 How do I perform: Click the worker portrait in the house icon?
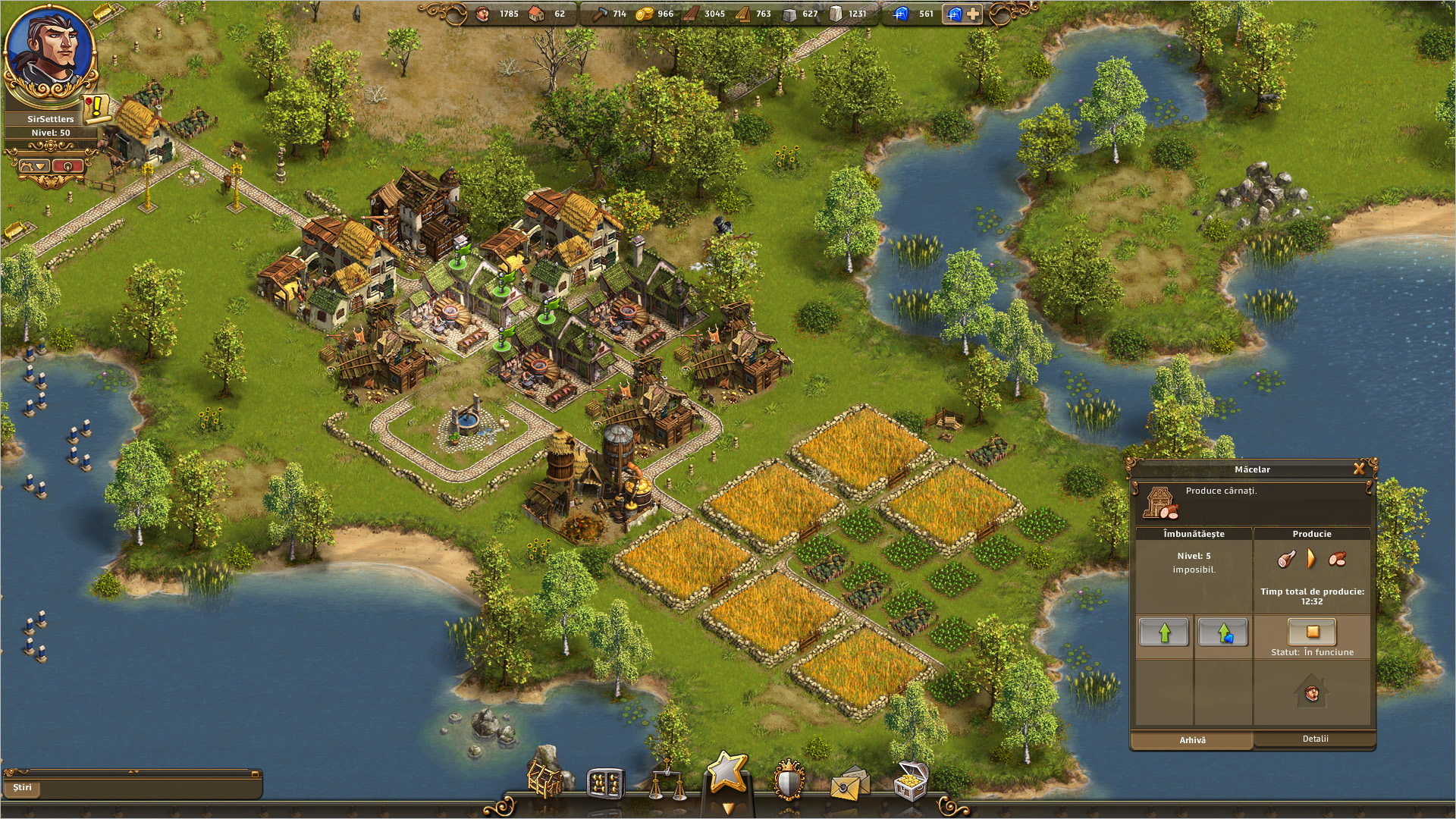[x=1312, y=693]
